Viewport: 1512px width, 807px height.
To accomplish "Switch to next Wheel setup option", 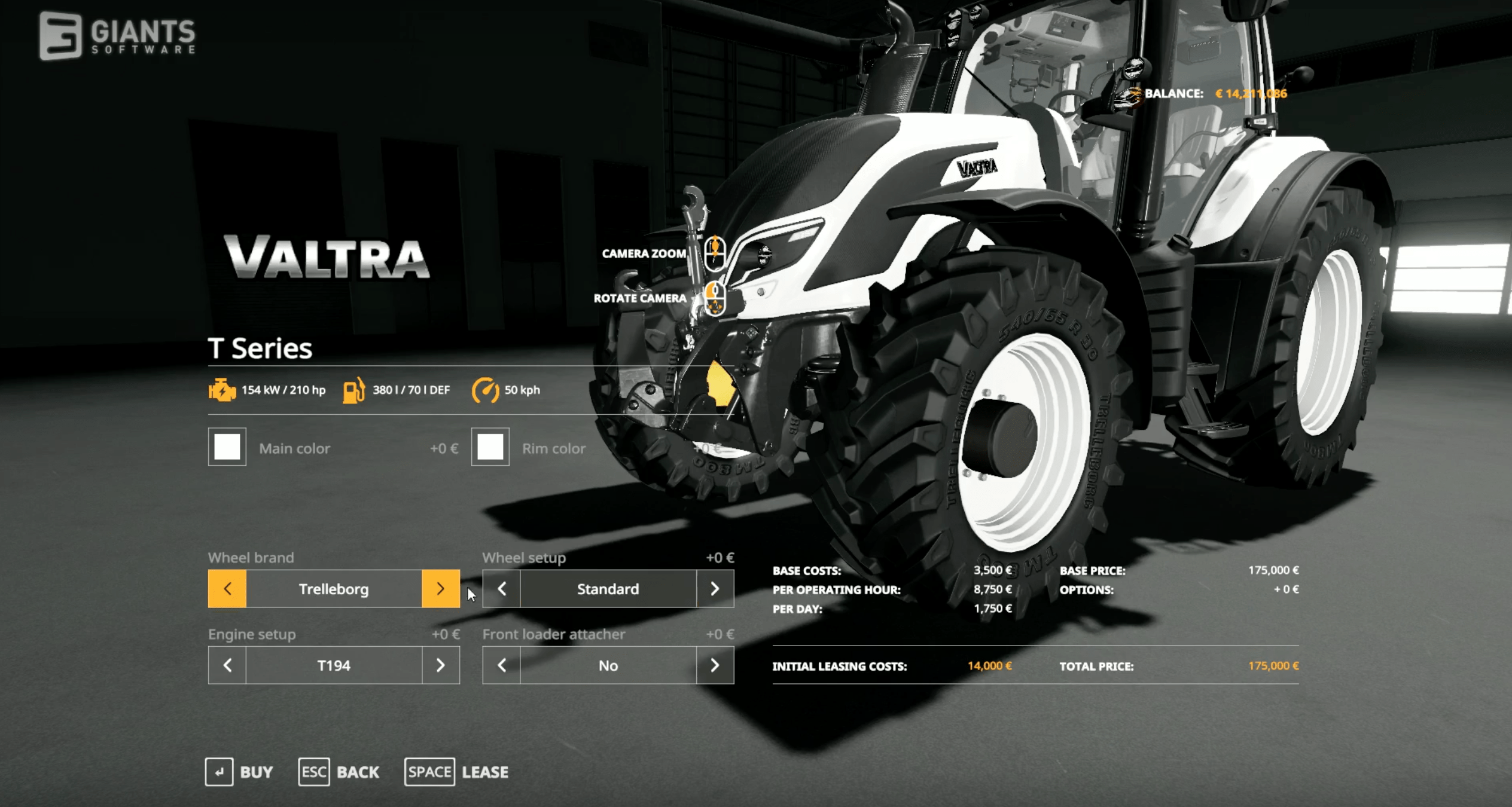I will (715, 589).
